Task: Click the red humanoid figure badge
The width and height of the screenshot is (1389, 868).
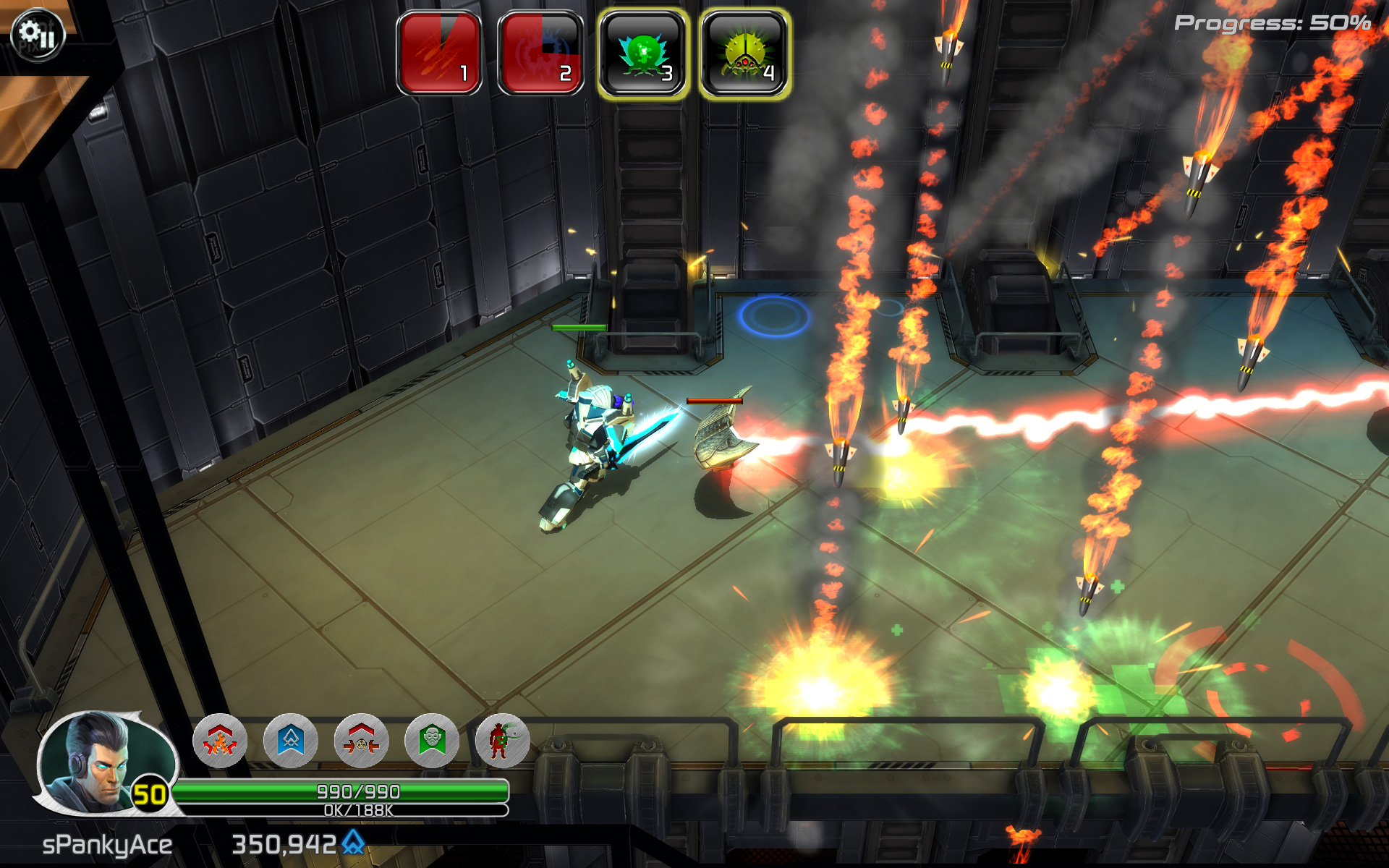Action: 502,741
